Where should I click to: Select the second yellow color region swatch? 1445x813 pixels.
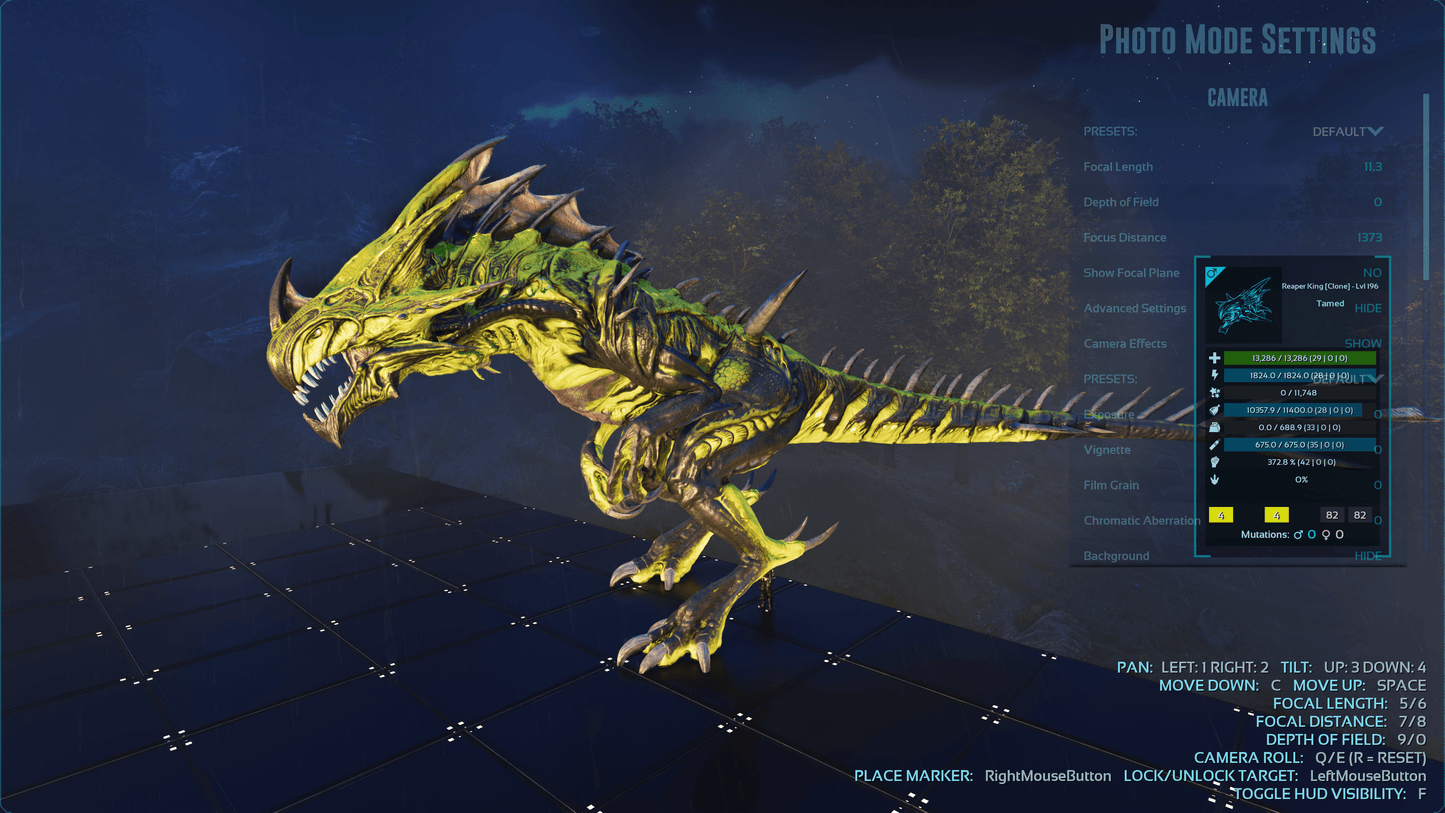1276,515
